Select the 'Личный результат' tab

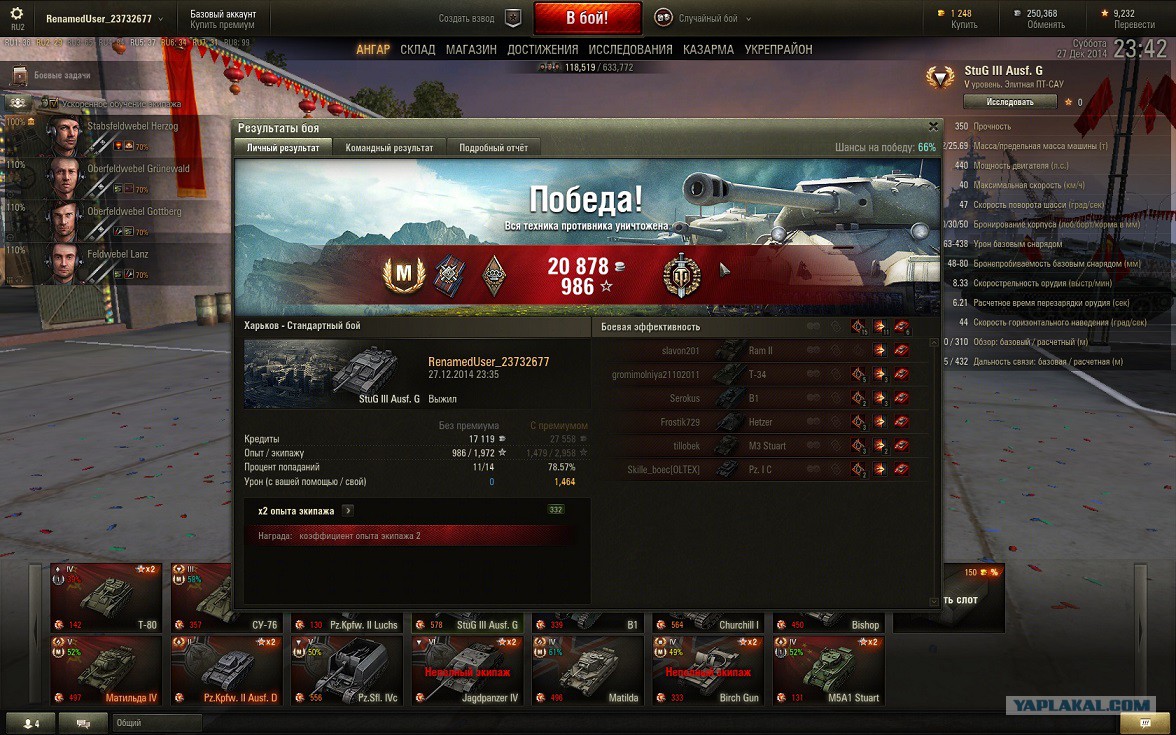283,148
